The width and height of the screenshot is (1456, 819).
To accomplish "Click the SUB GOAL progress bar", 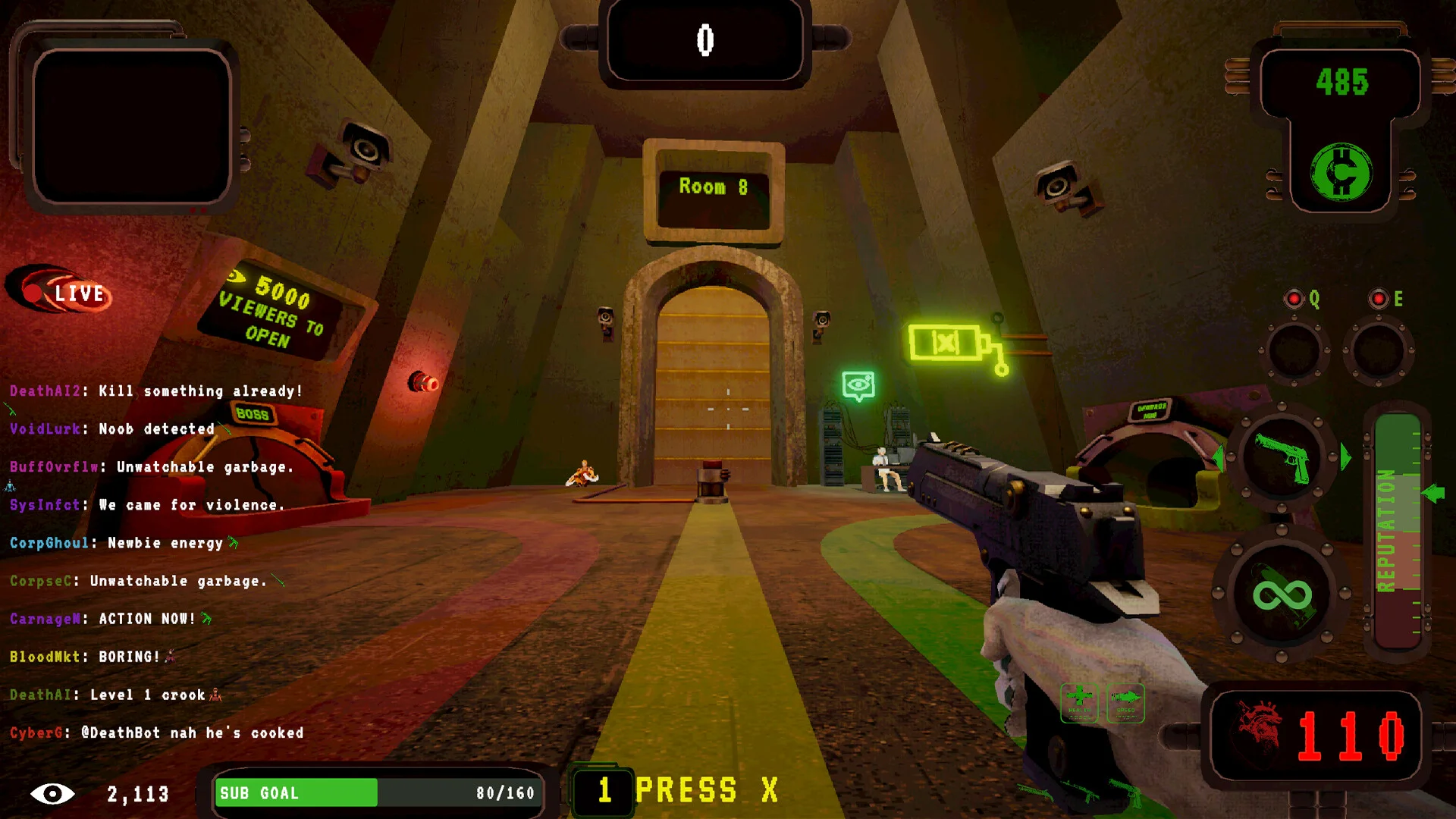I will (x=377, y=793).
